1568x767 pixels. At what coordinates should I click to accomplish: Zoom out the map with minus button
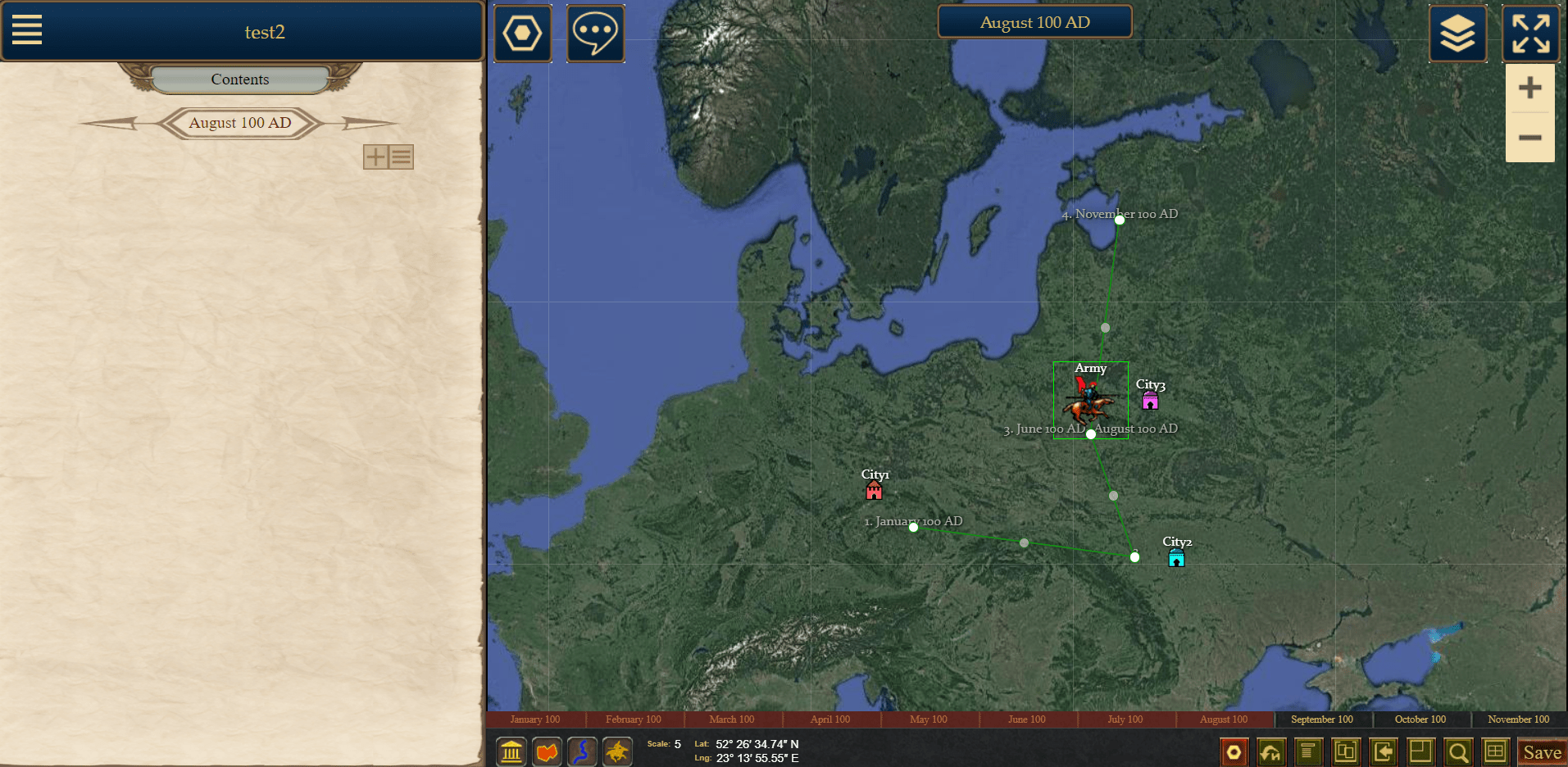pyautogui.click(x=1529, y=138)
